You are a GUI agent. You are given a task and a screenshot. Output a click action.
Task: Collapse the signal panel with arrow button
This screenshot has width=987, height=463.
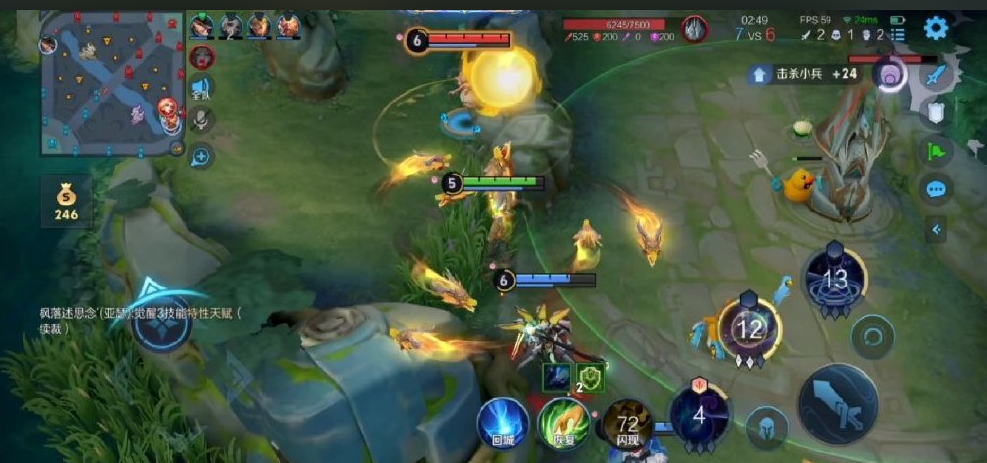tap(936, 230)
